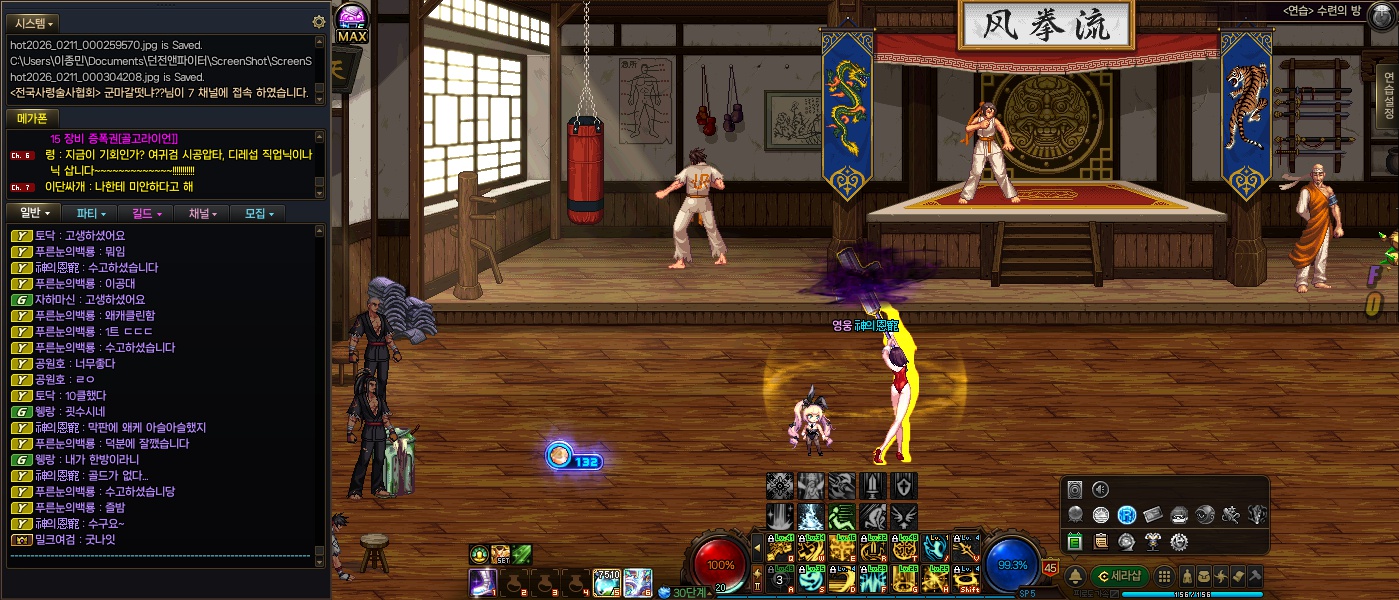Switch to the 길드 chat tab
1399x600 pixels.
pyautogui.click(x=146, y=213)
